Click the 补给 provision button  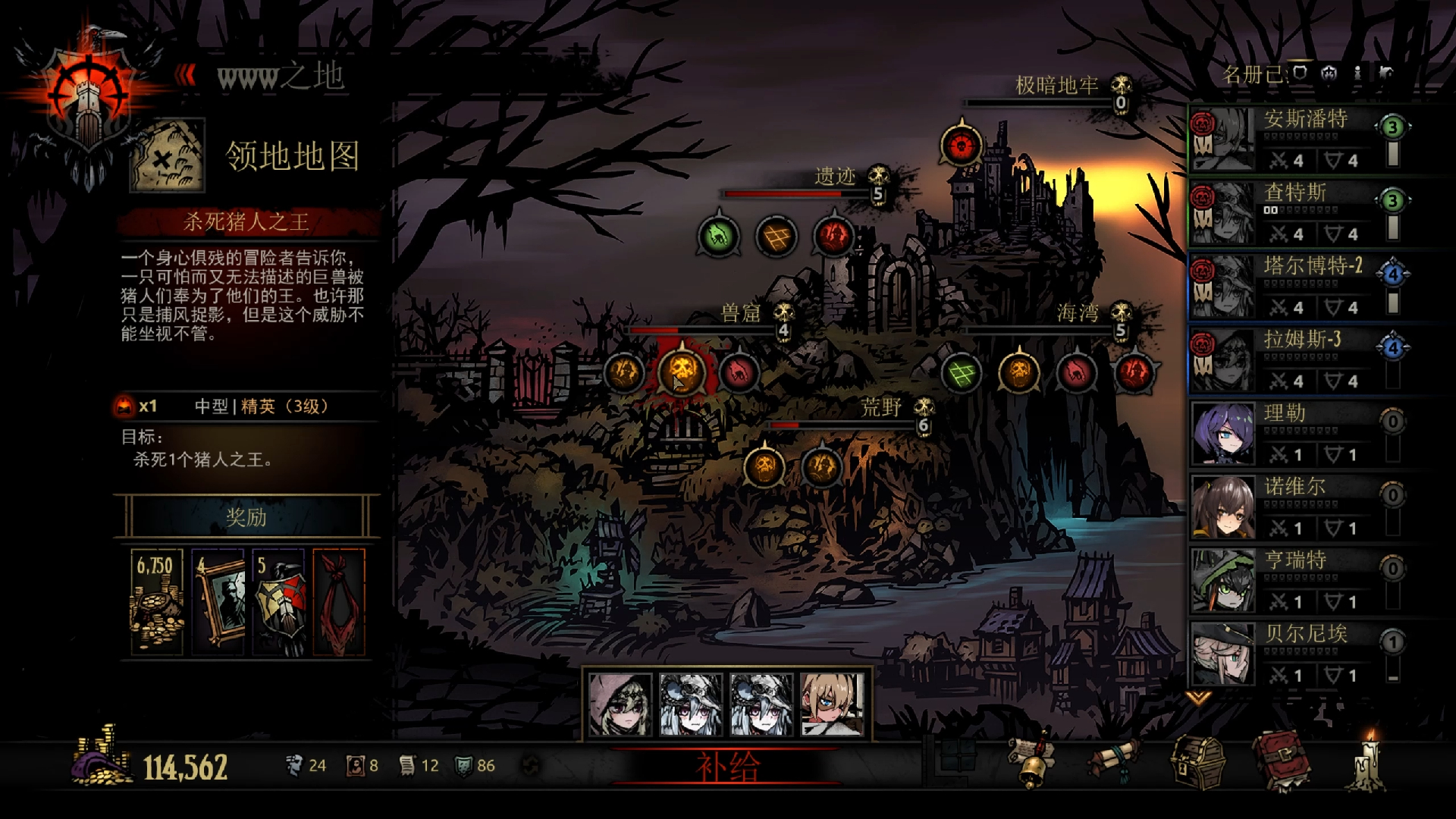point(726,767)
